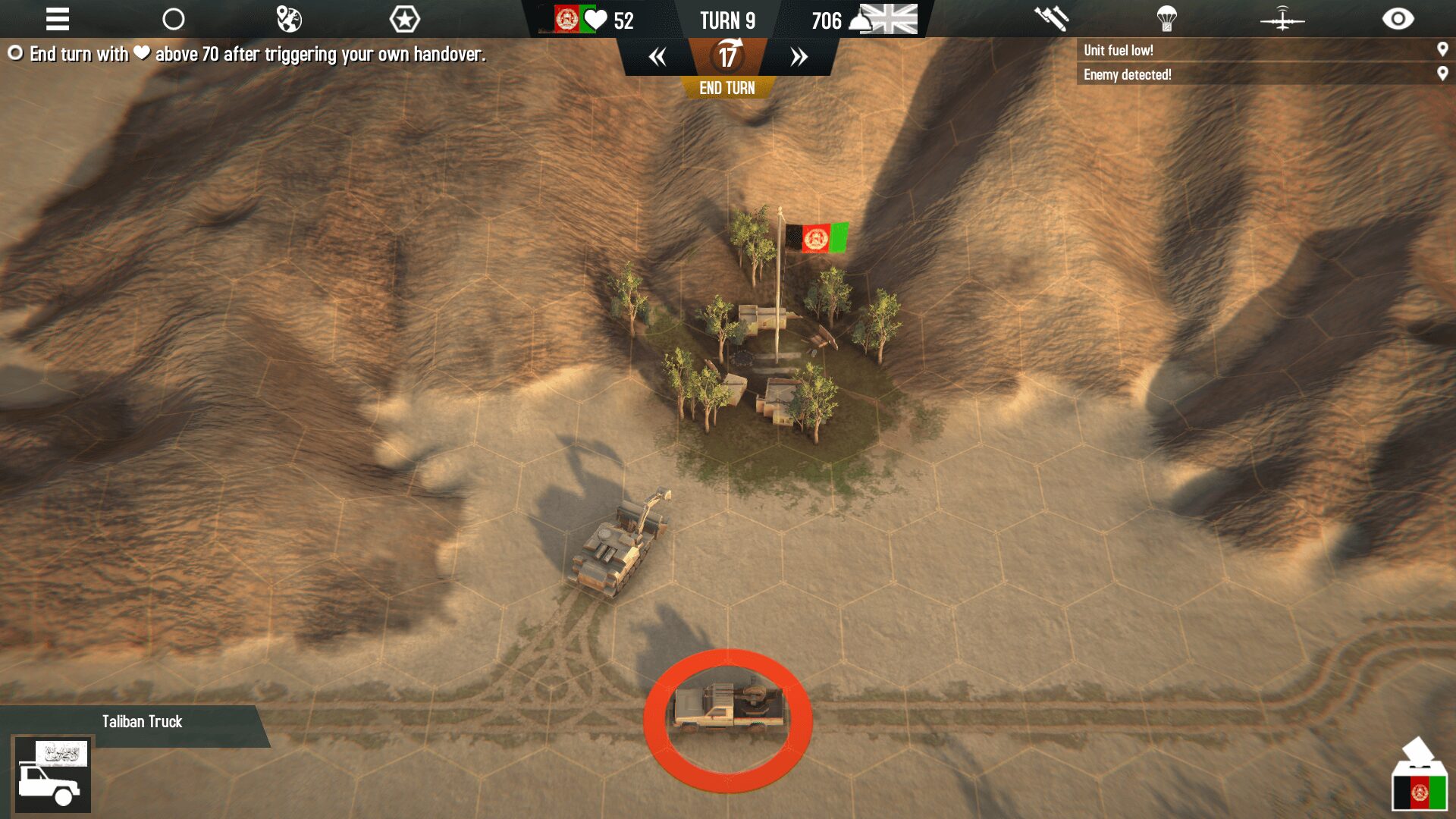
Task: Click the circle icon in top bar
Action: coord(174,19)
